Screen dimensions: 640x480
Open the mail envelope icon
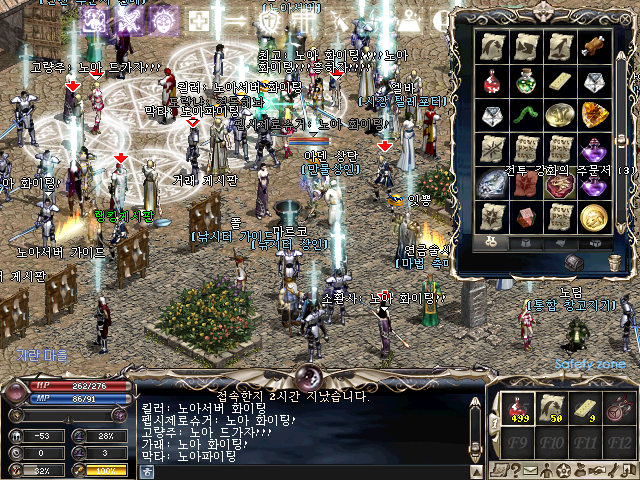click(531, 469)
